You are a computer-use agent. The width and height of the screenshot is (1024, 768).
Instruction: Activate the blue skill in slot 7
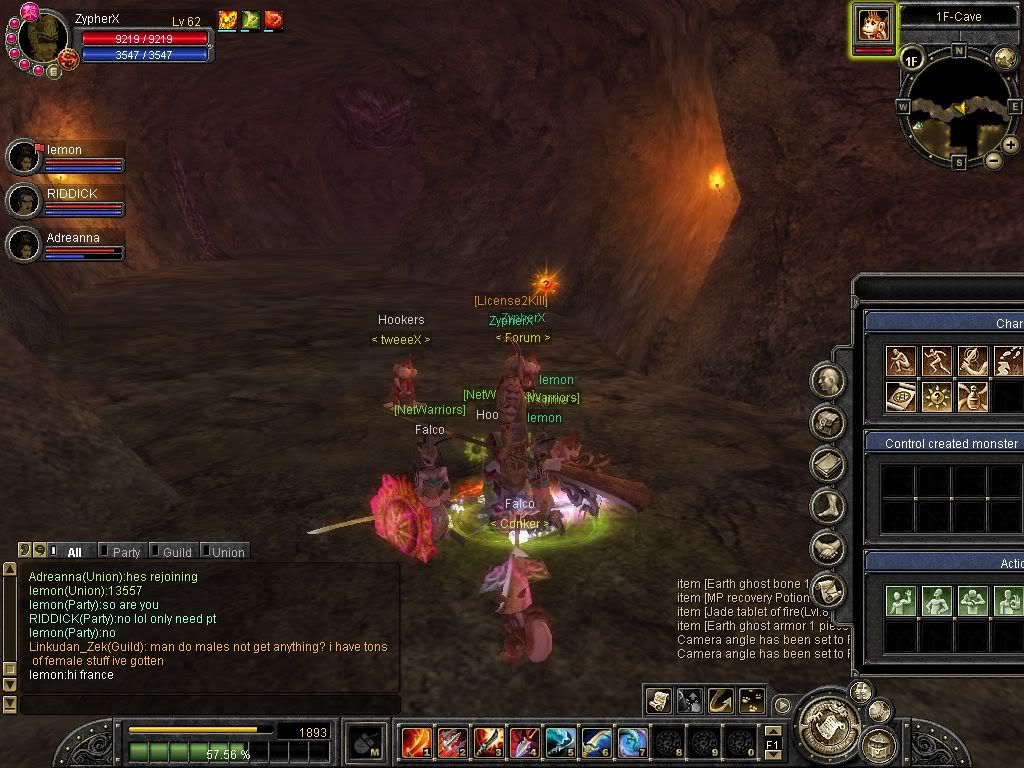[x=632, y=743]
